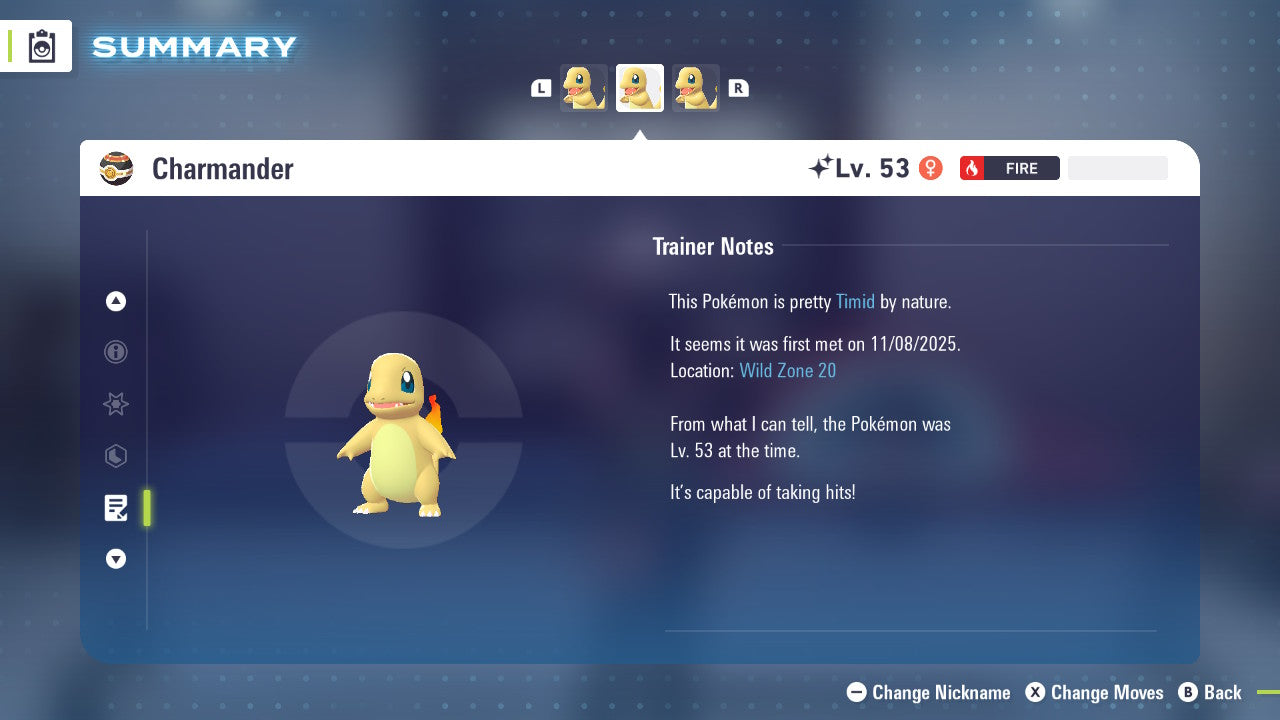Switch to the left Pokémon thumbnail tab
This screenshot has height=720, width=1280.
pyautogui.click(x=584, y=87)
